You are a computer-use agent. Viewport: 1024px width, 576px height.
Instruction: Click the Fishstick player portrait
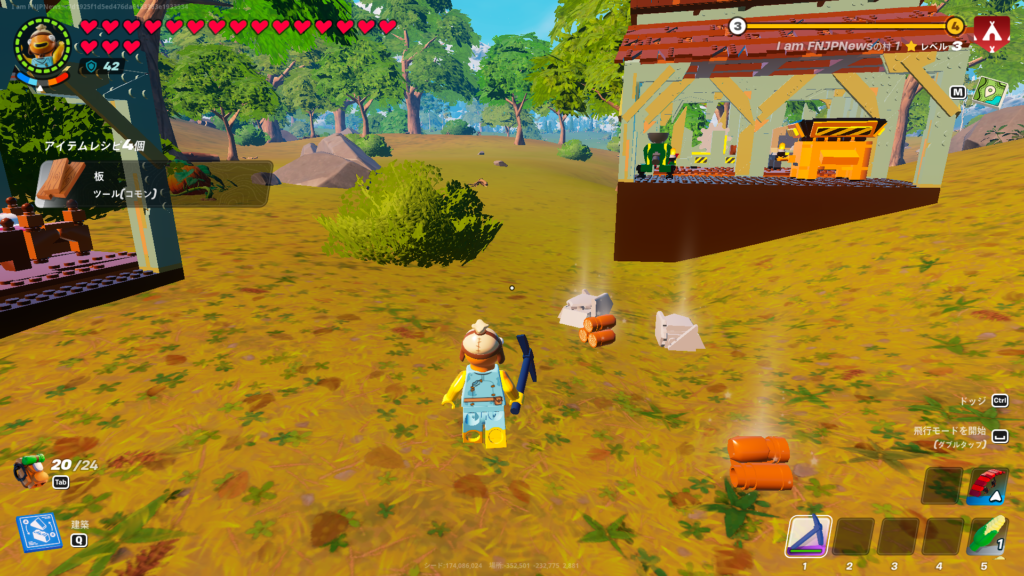click(43, 45)
